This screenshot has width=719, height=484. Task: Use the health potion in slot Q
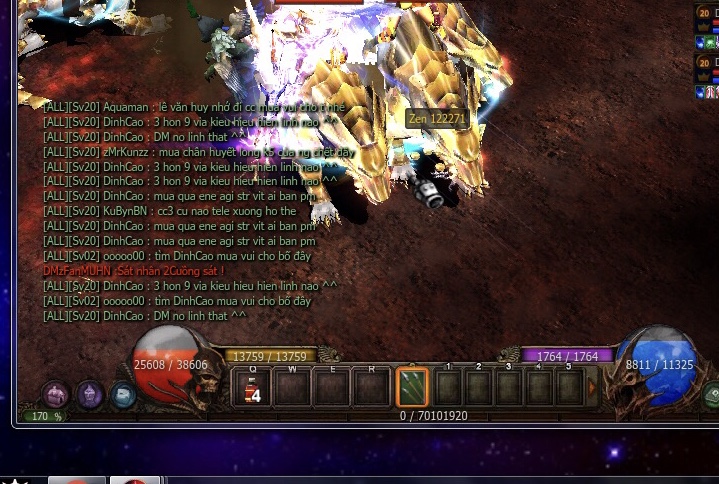coord(253,387)
